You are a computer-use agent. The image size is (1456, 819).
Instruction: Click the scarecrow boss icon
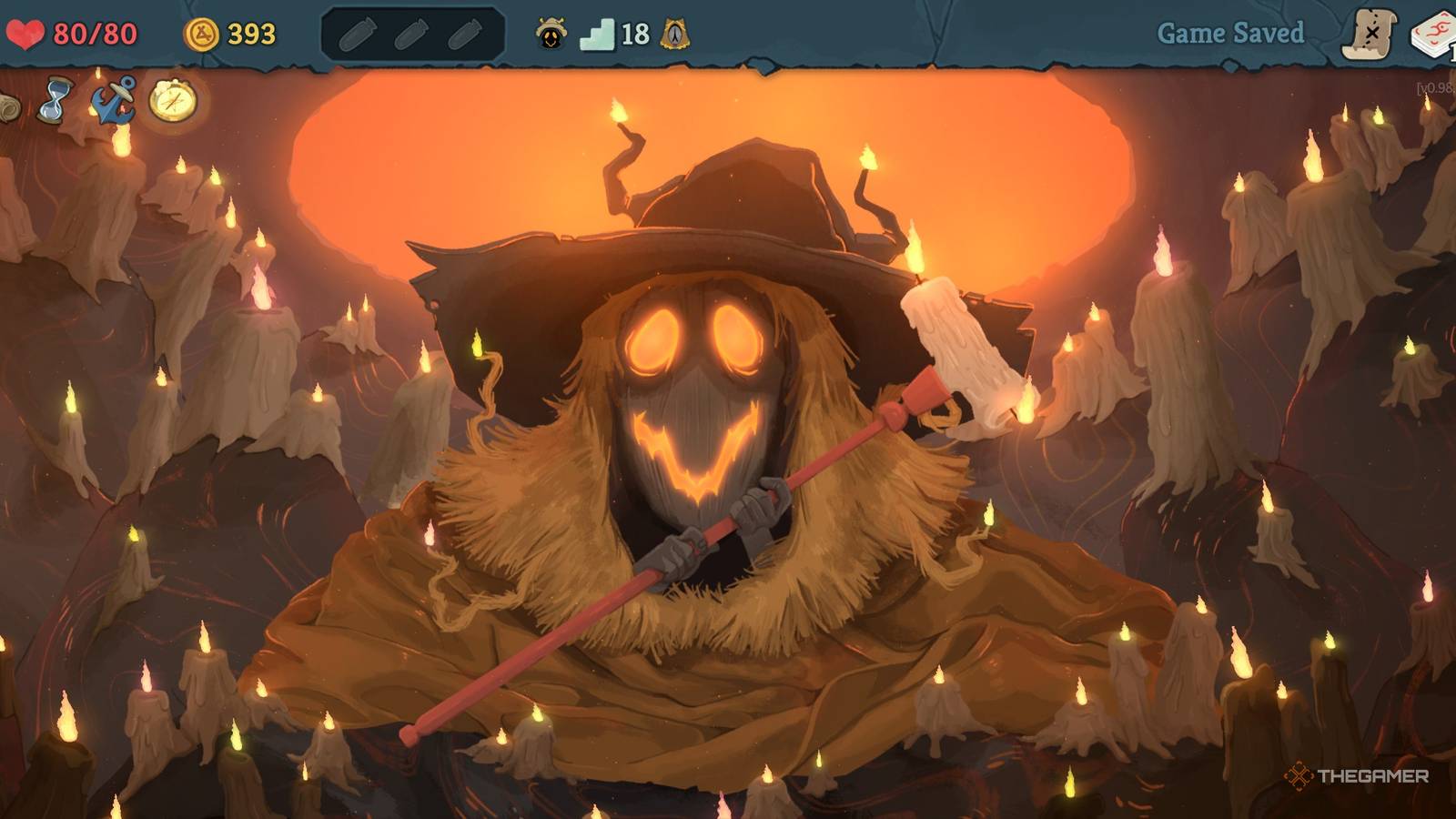click(551, 35)
